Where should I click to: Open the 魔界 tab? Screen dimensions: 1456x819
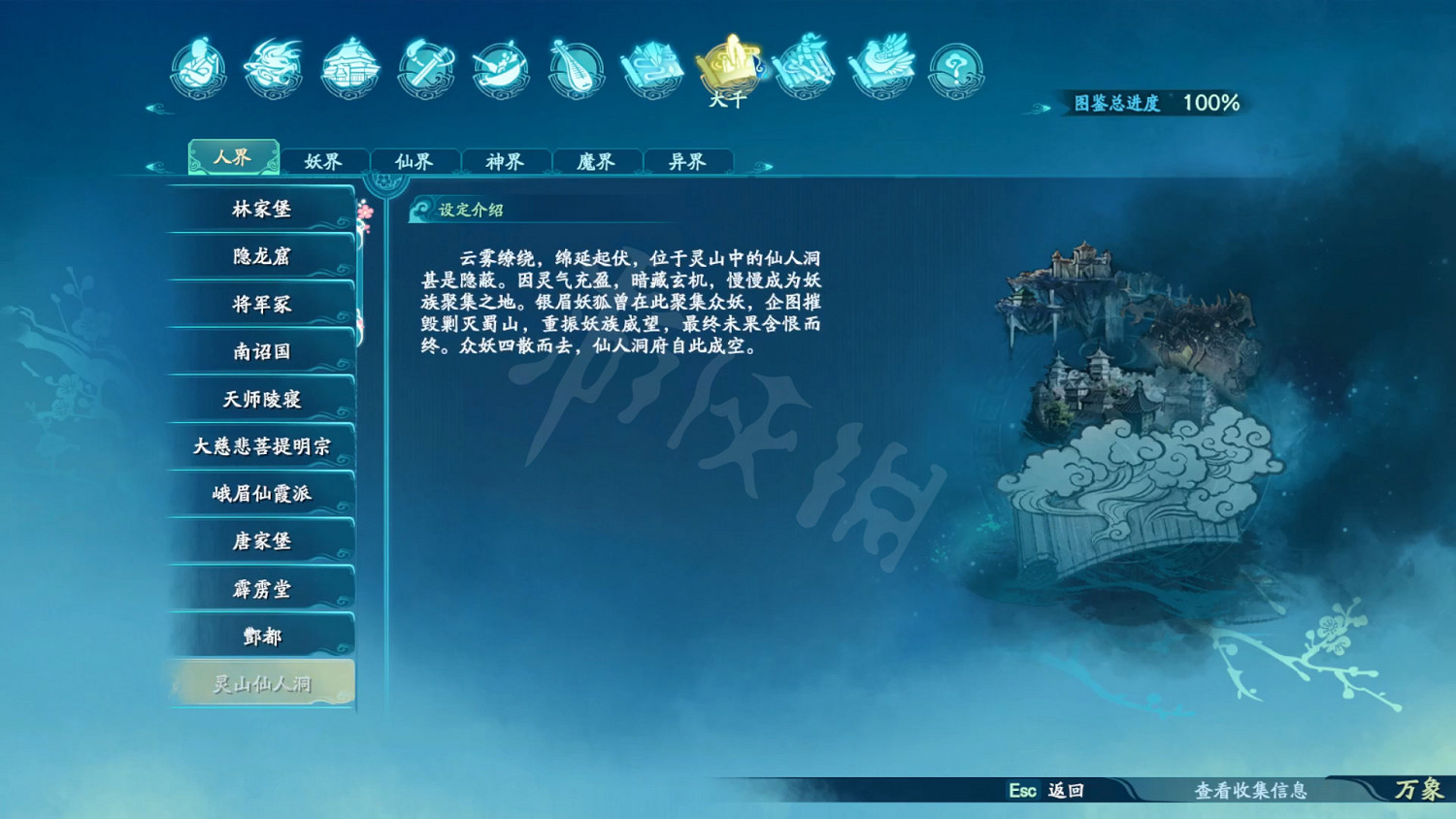tap(596, 161)
